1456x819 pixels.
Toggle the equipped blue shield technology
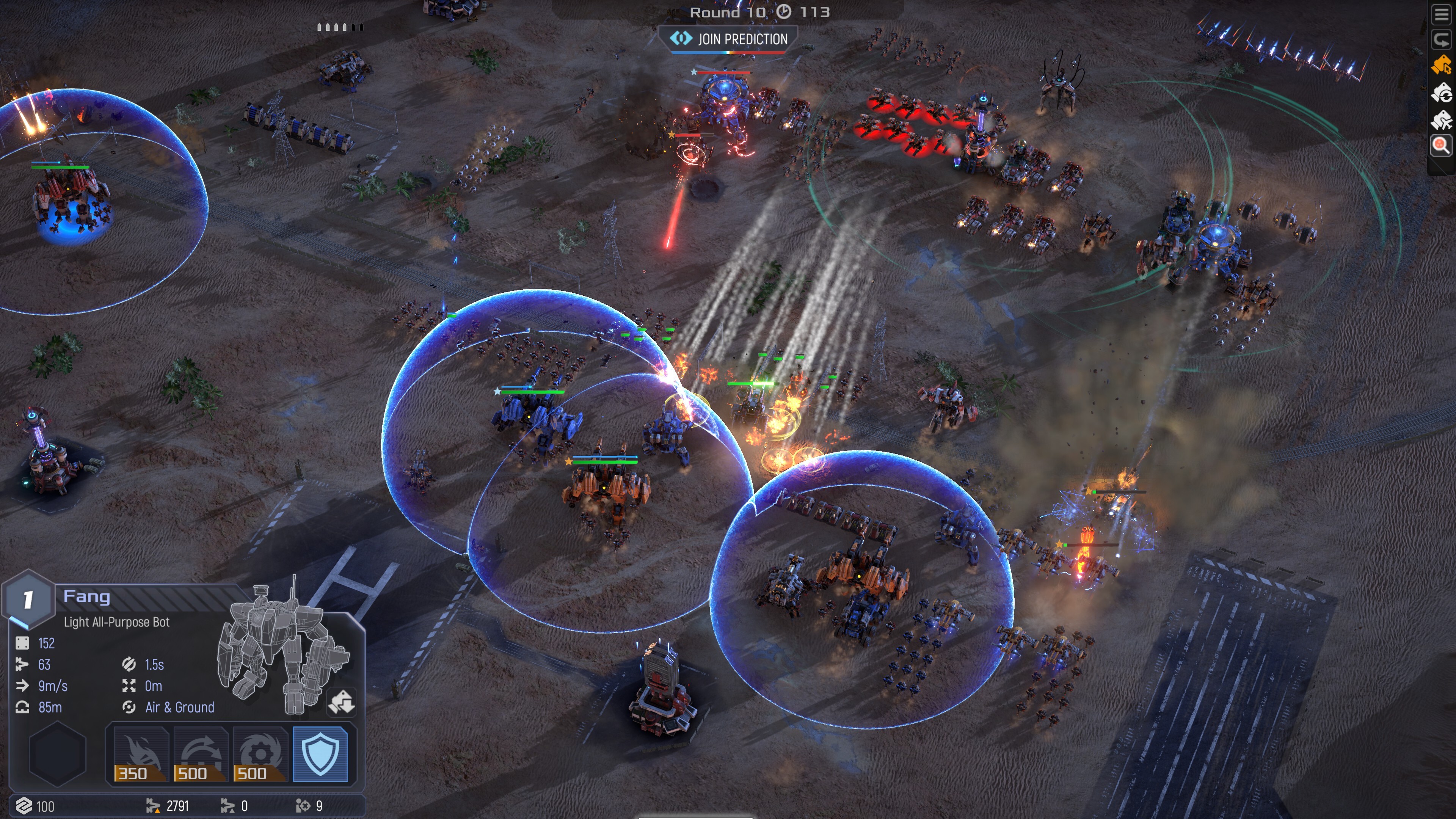coord(320,754)
